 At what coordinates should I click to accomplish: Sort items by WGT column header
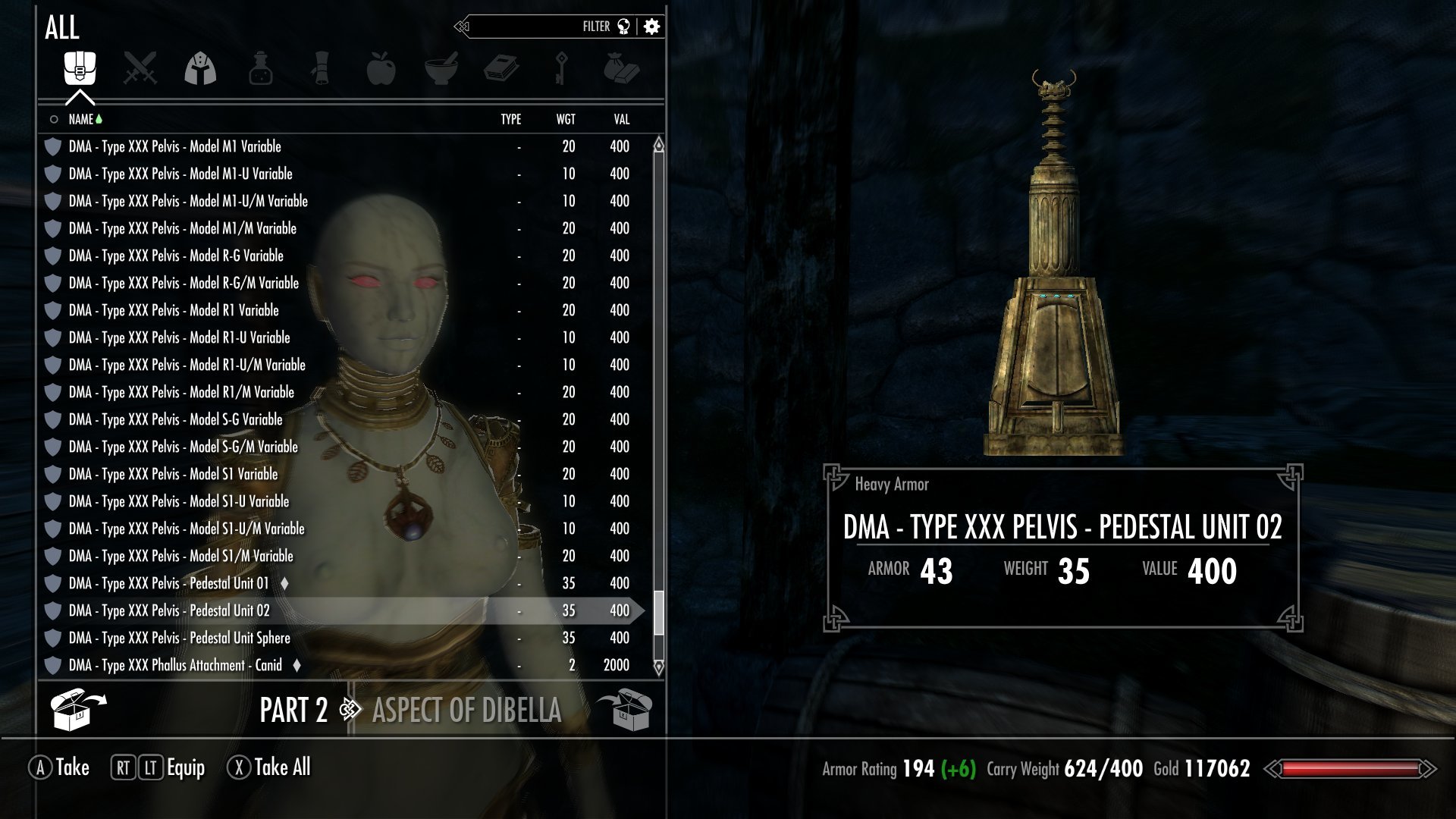pyautogui.click(x=566, y=119)
